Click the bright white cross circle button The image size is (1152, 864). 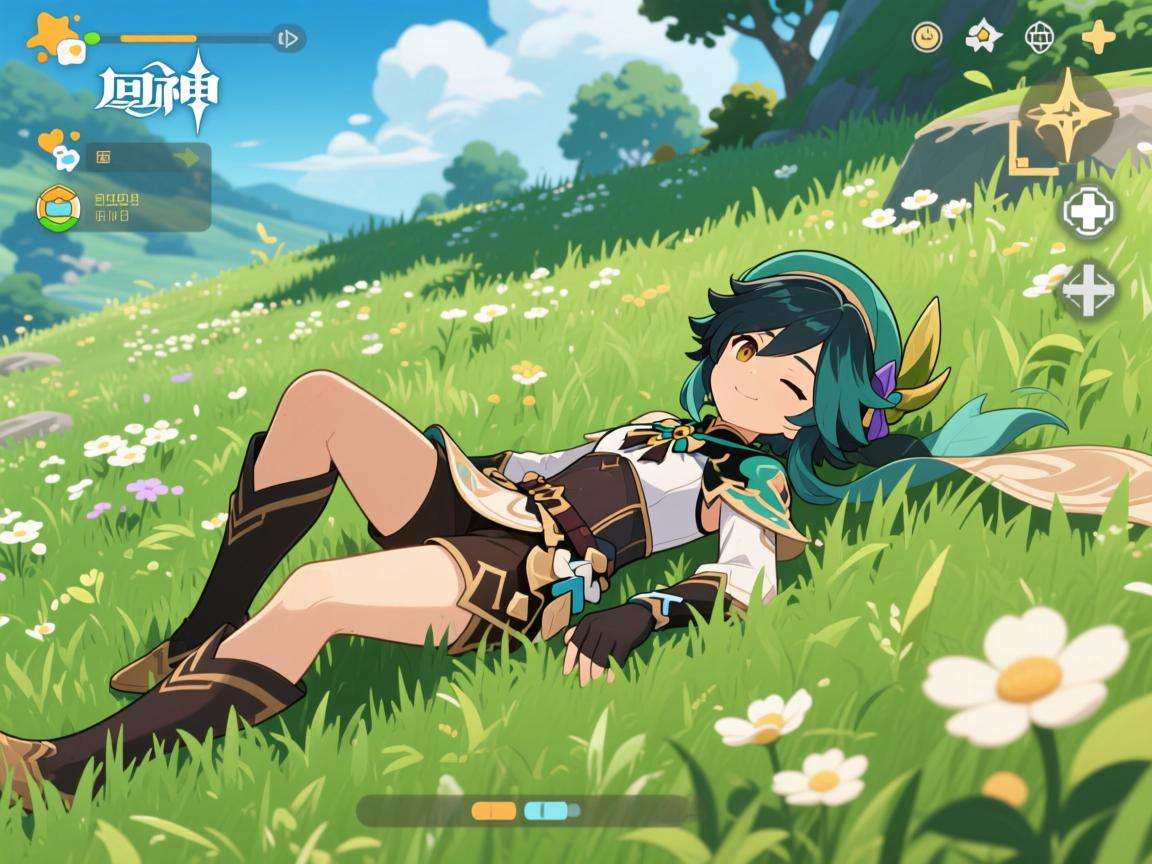(x=1088, y=212)
